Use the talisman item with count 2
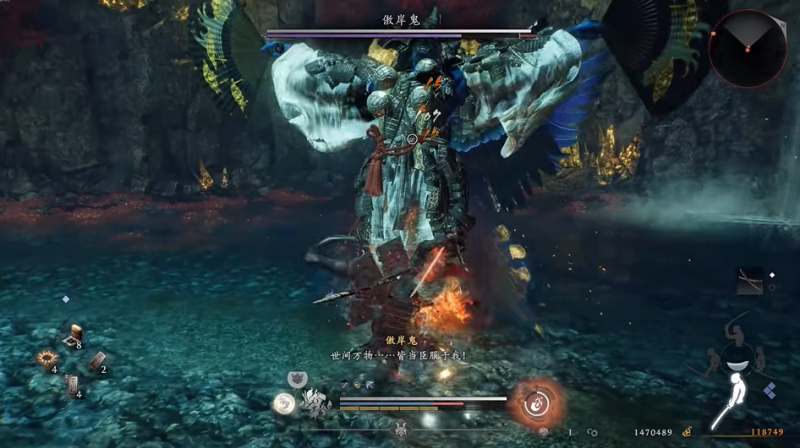 [97, 363]
